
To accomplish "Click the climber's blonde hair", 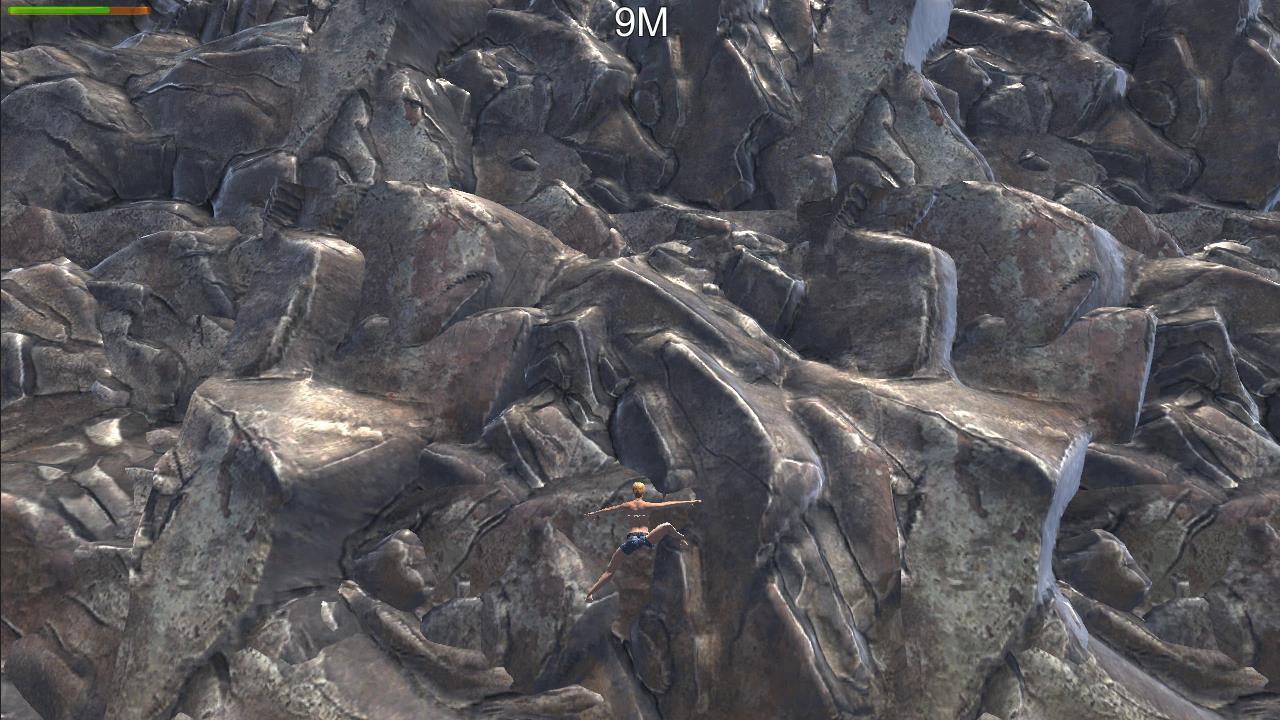I will tap(639, 485).
